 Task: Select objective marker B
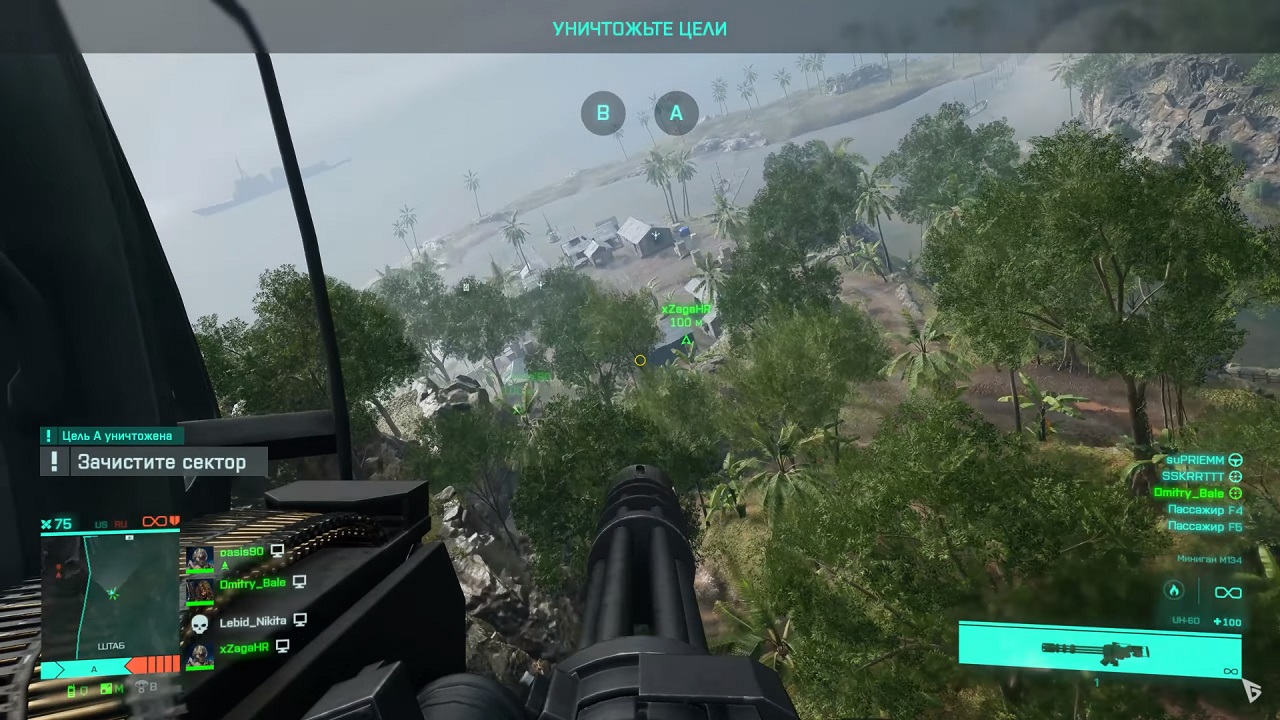click(603, 114)
